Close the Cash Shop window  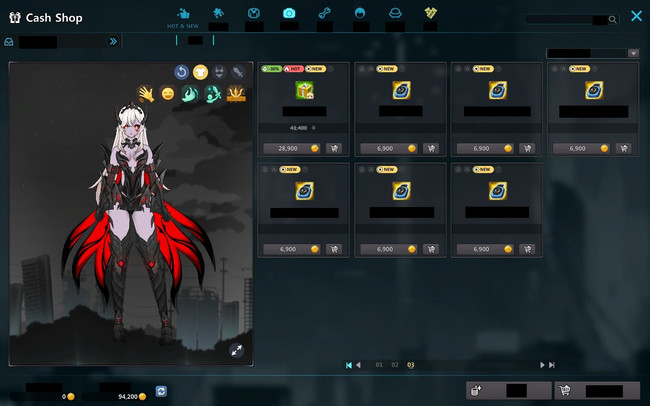(x=636, y=17)
